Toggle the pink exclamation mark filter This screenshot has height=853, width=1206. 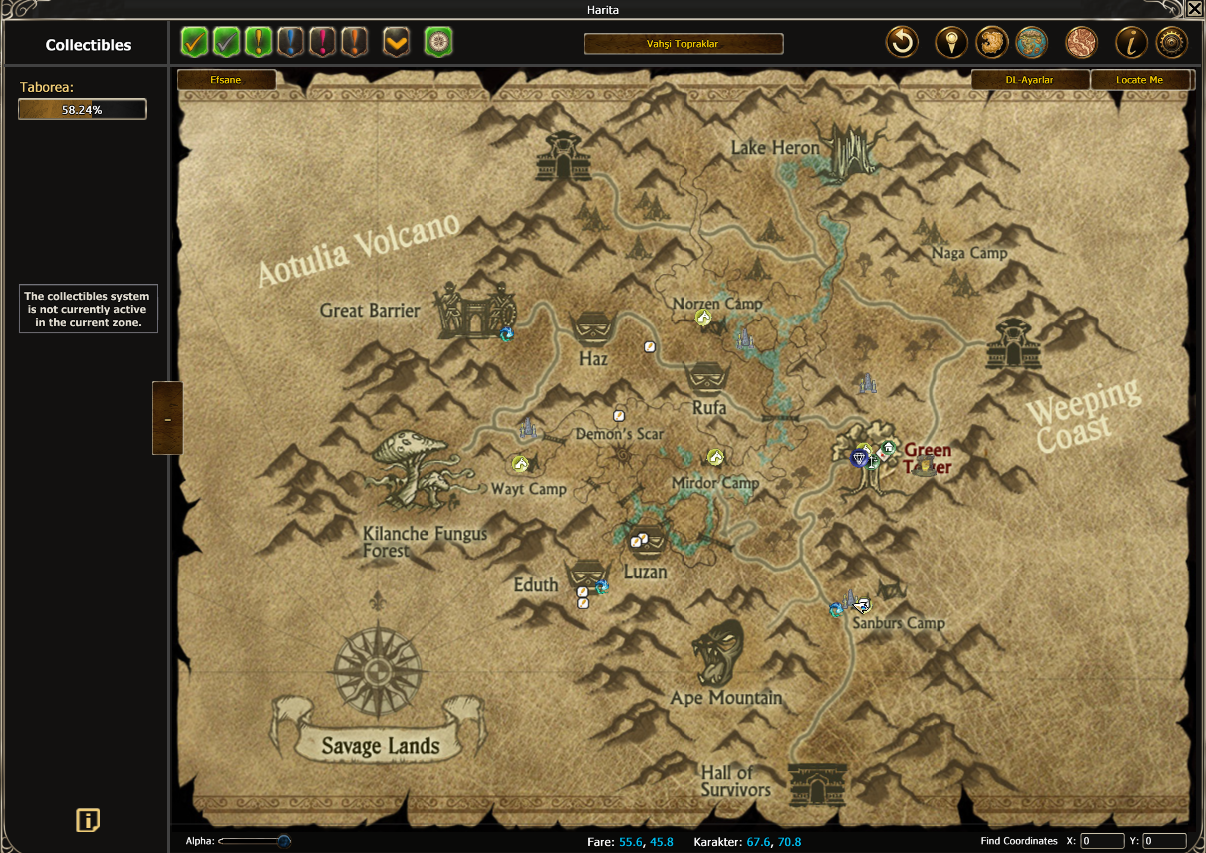pos(323,43)
